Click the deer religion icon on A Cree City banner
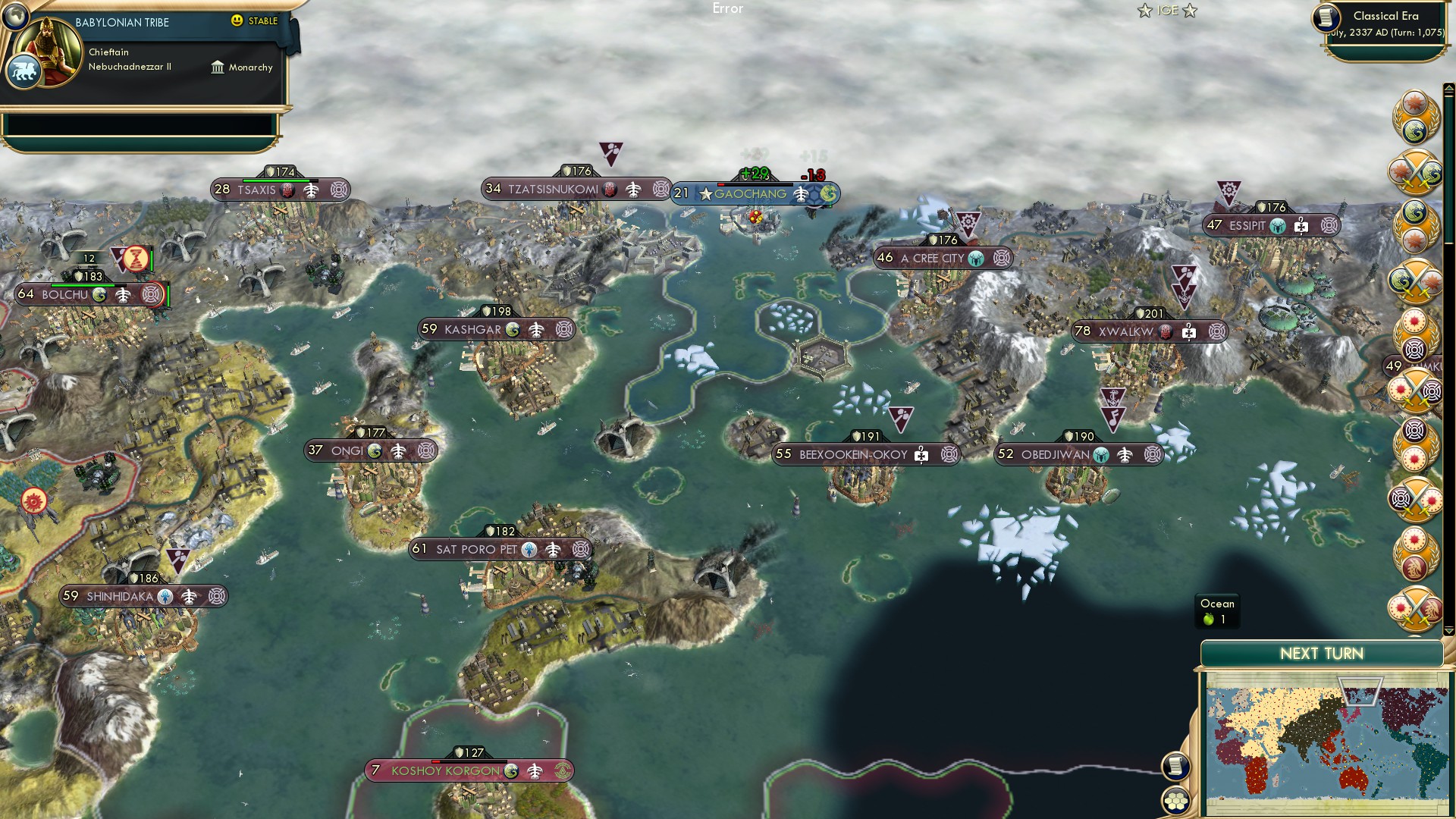The image size is (1456, 819). pos(976,258)
